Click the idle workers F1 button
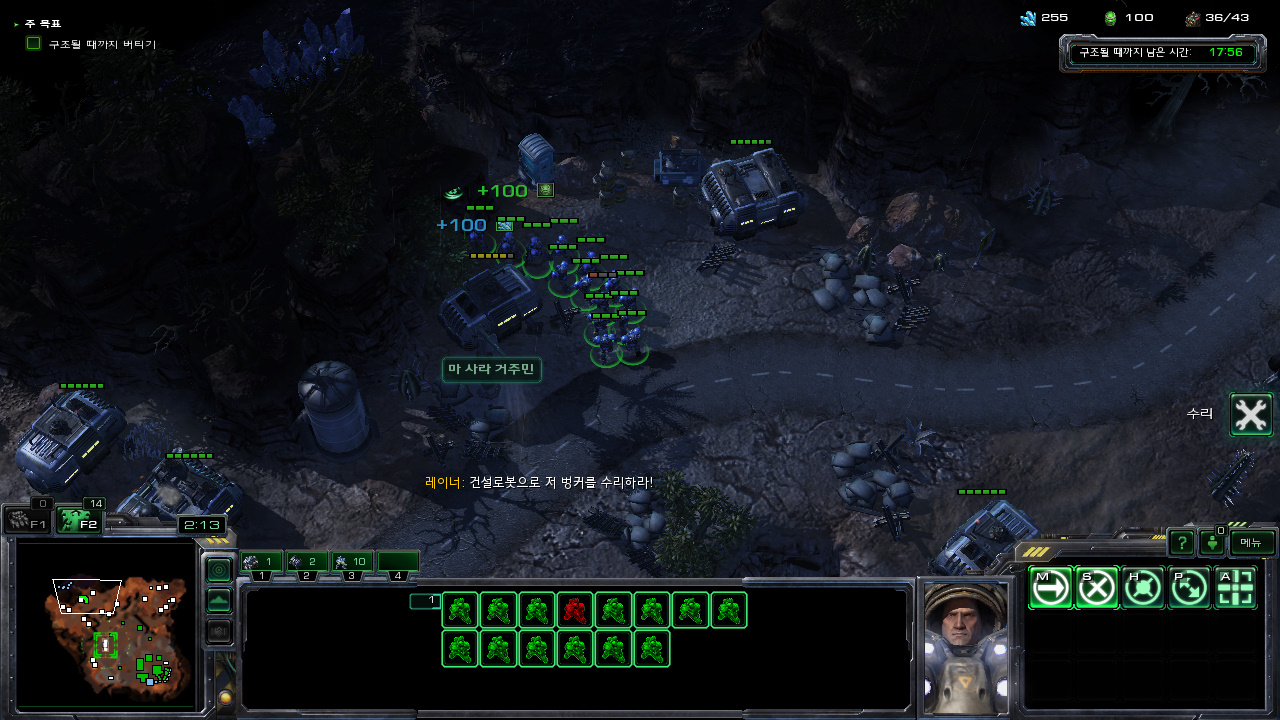This screenshot has height=720, width=1280. pos(26,520)
